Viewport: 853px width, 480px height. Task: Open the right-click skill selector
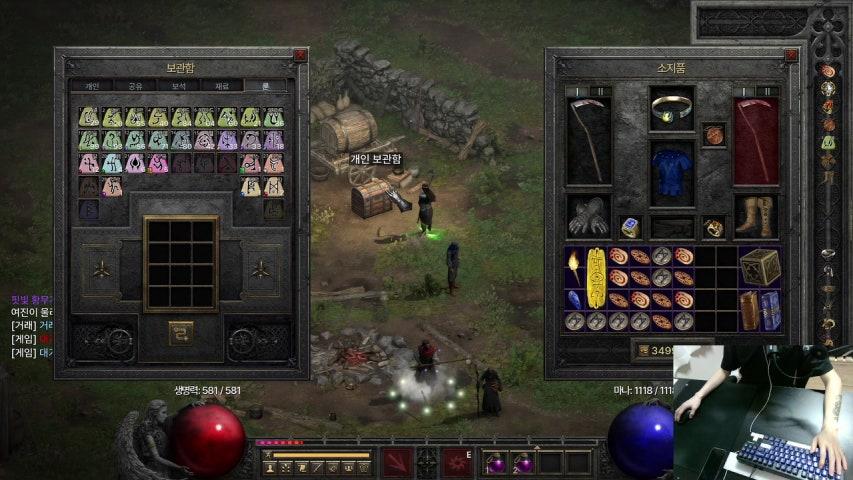[458, 462]
